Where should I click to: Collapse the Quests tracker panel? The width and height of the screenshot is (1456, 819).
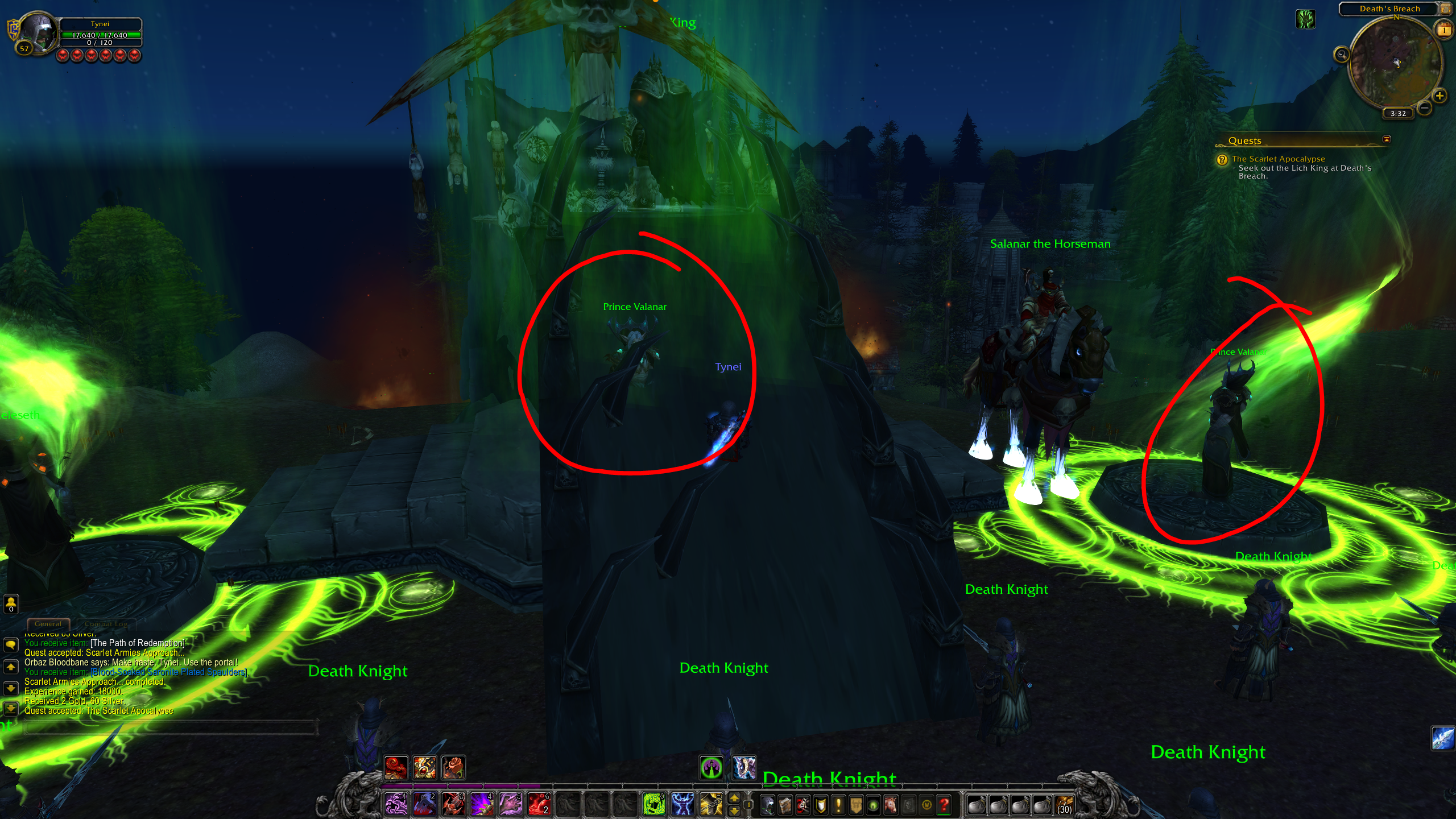(x=1387, y=139)
